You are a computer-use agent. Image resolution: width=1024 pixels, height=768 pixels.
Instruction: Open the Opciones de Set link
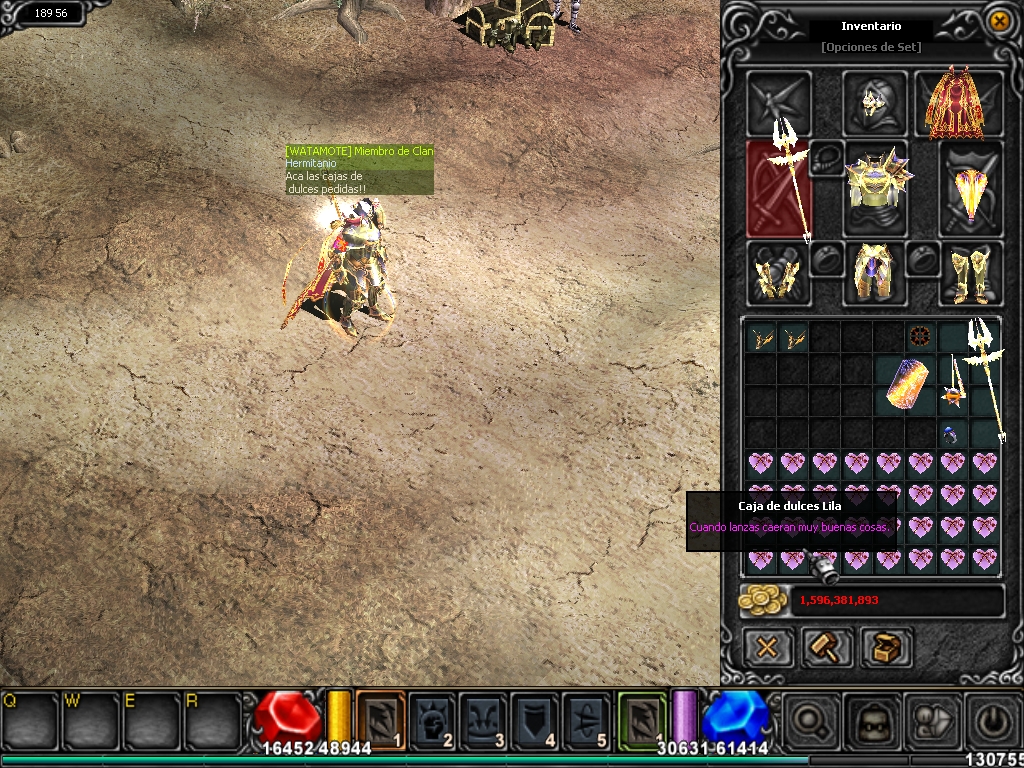tap(870, 47)
